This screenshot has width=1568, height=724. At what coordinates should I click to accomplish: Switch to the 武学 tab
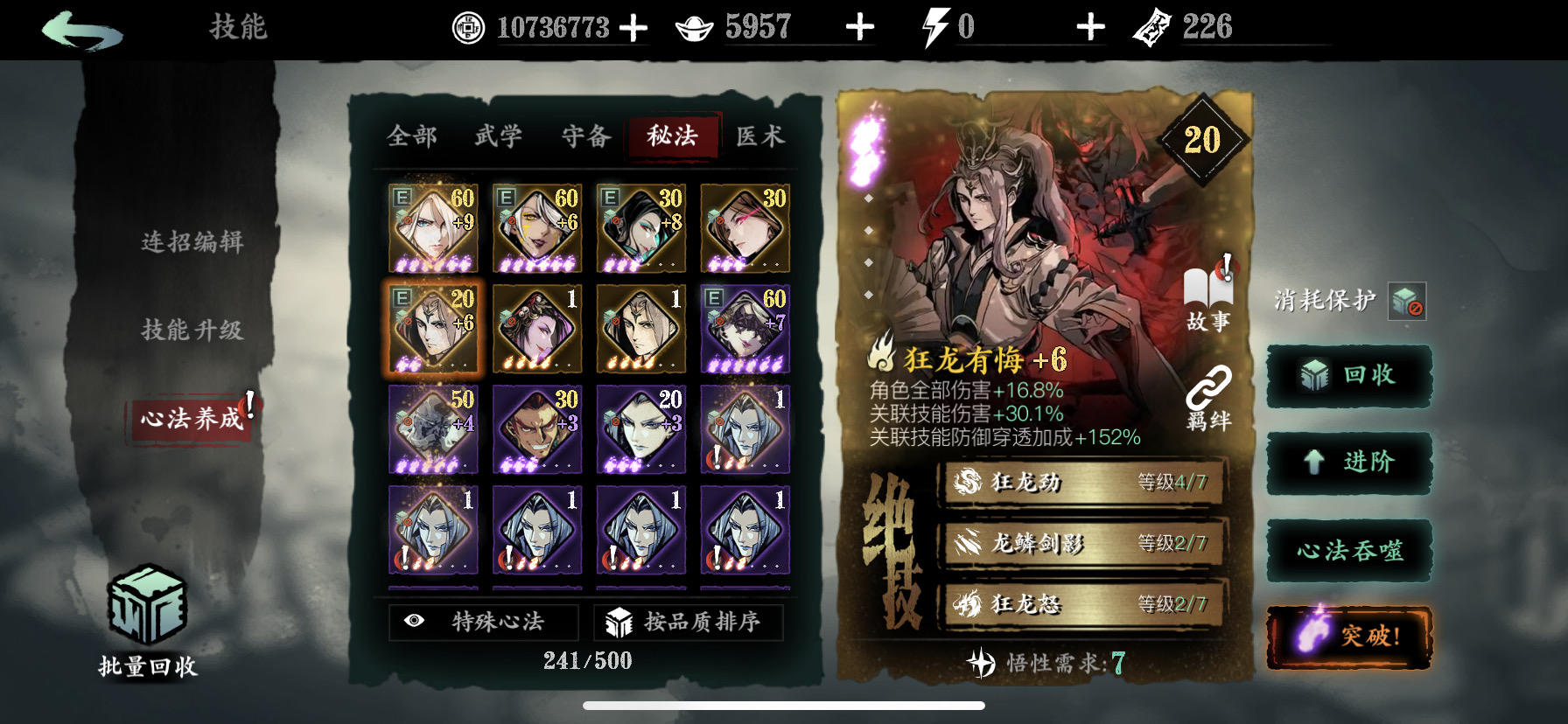[498, 137]
